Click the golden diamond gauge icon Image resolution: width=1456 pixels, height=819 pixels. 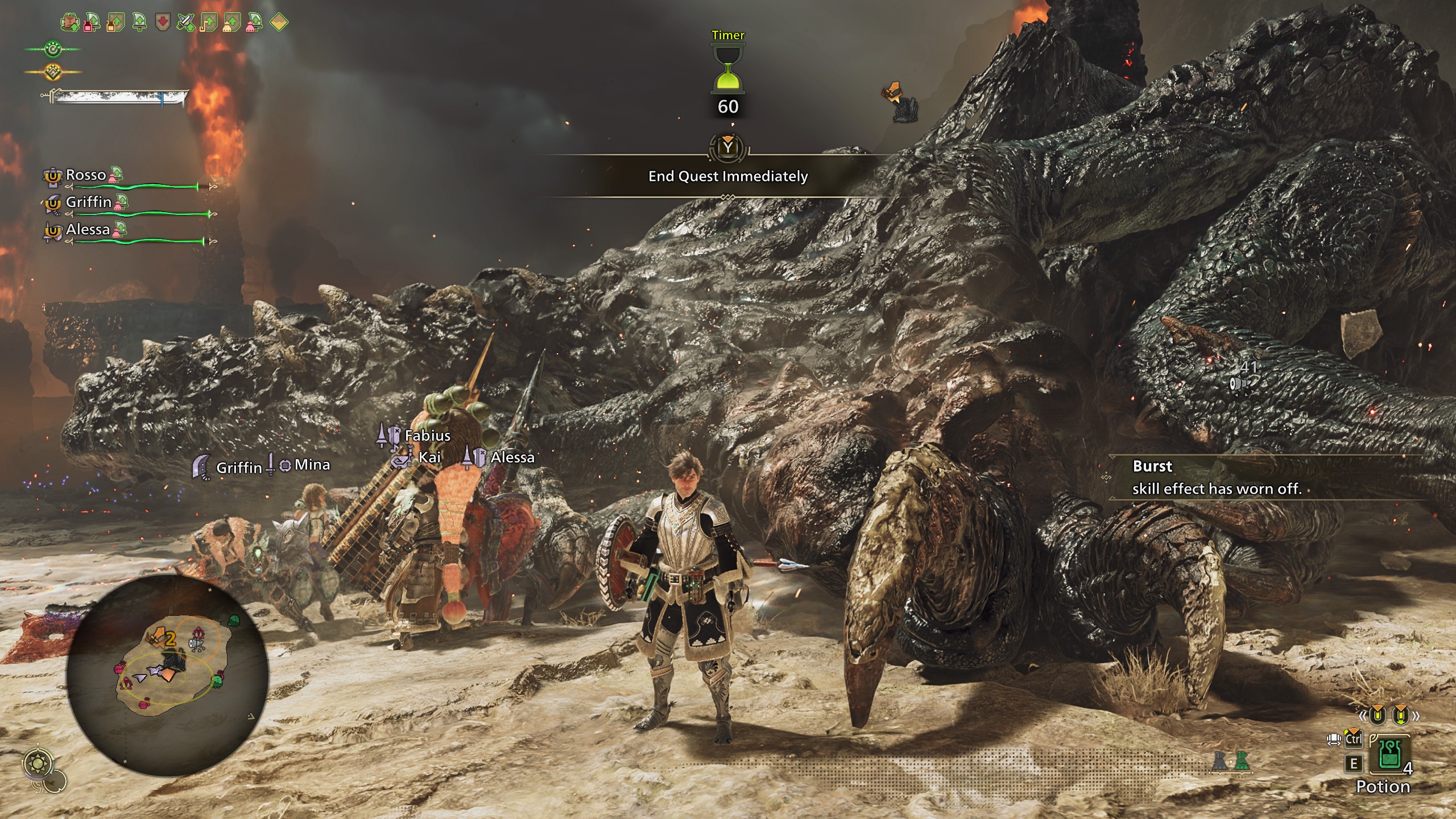pyautogui.click(x=53, y=72)
